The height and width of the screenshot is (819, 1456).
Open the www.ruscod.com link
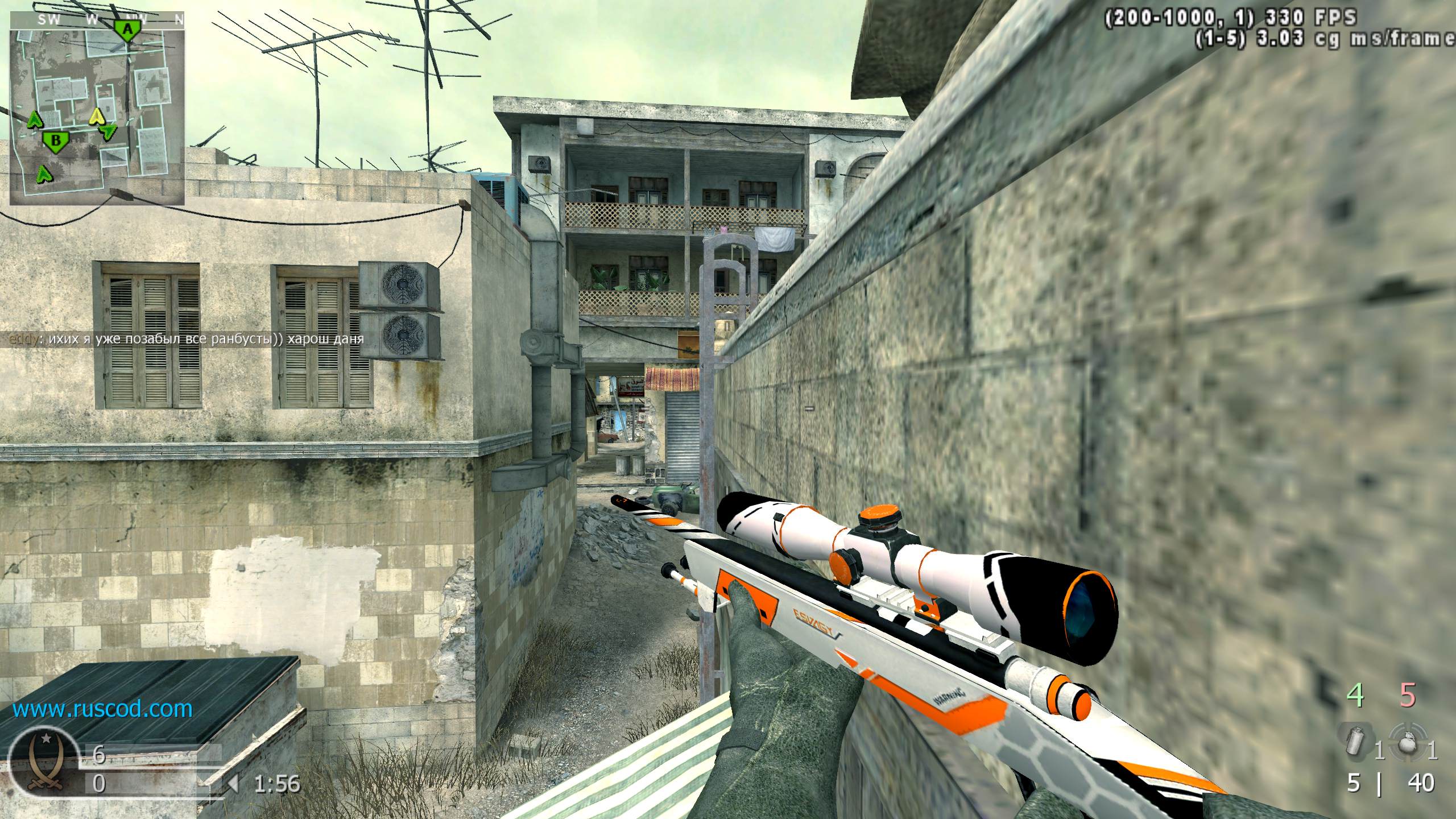102,709
